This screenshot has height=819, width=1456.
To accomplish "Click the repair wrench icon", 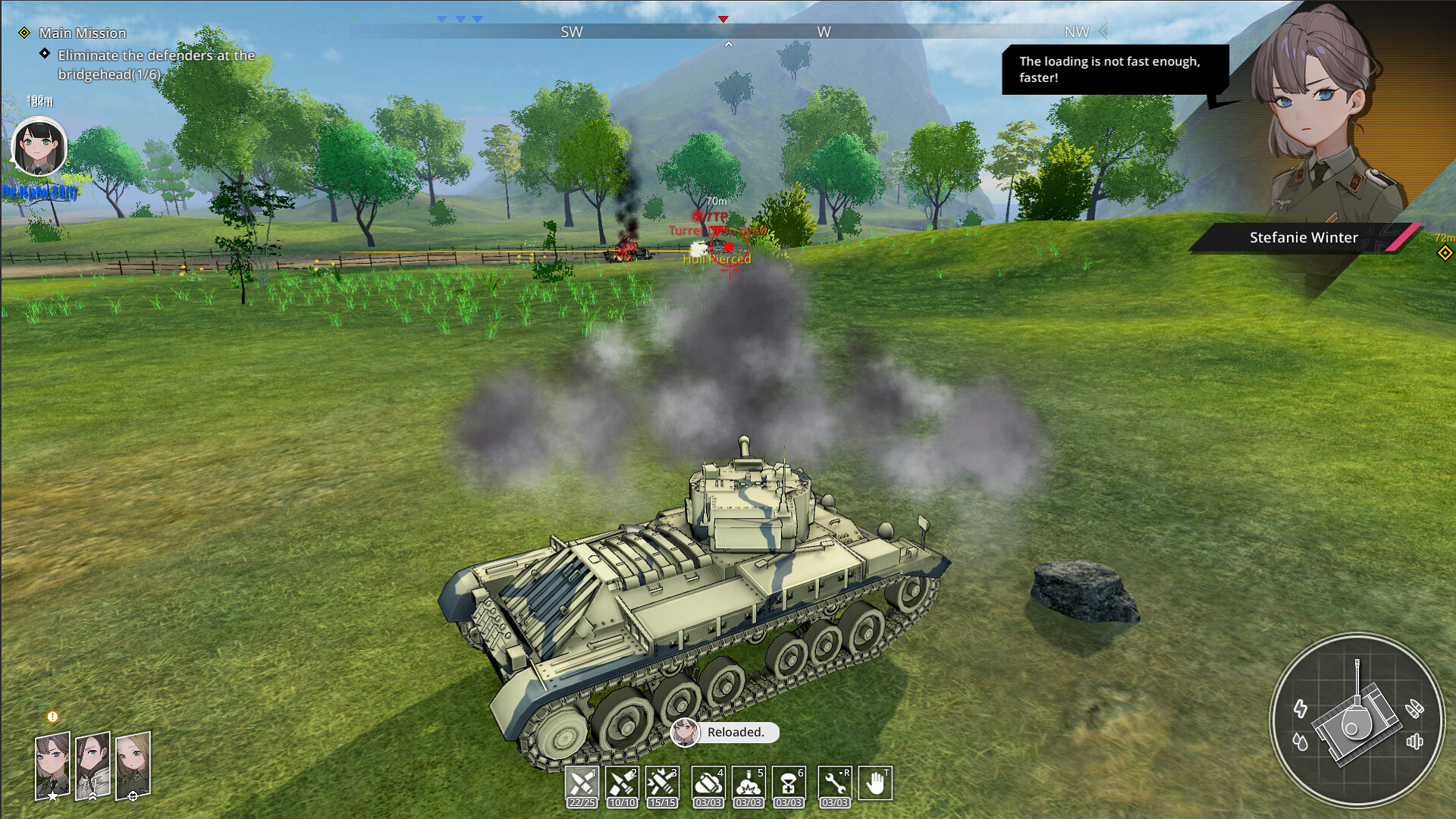I will coord(834,783).
